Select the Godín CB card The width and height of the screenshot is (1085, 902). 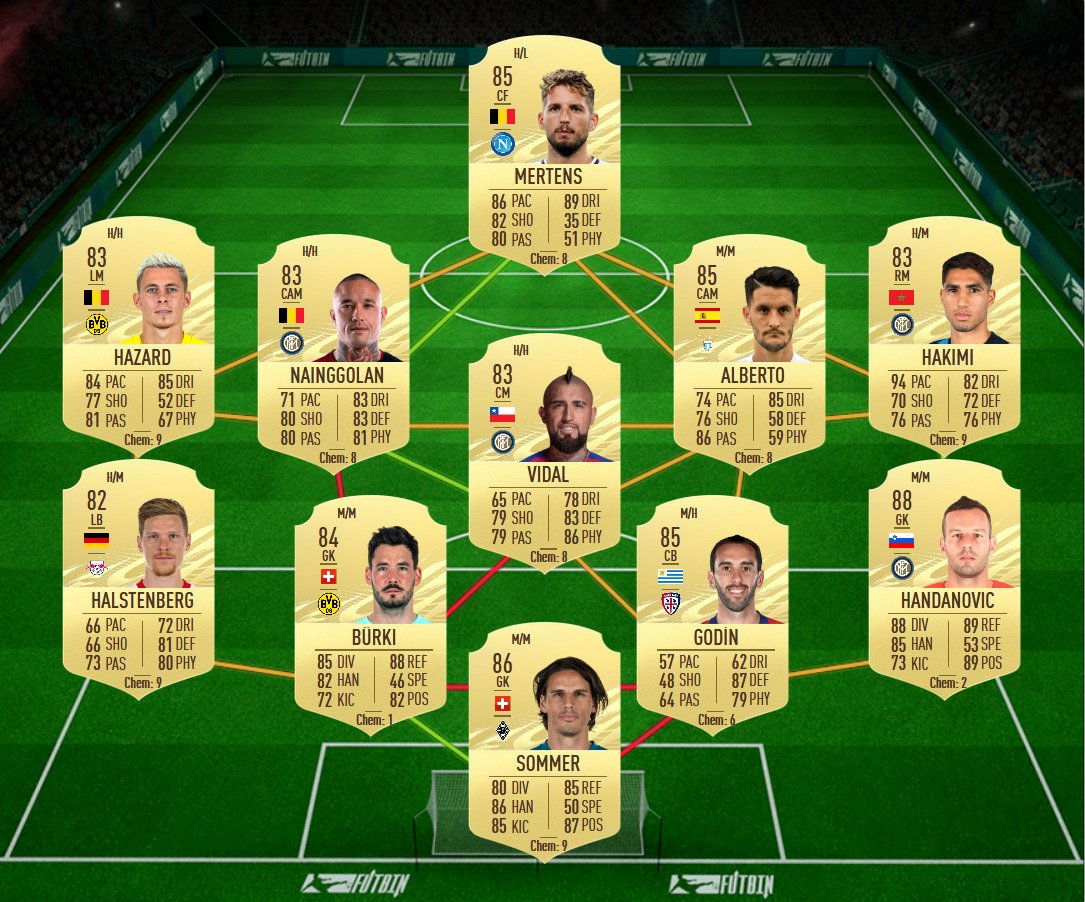coord(712,612)
